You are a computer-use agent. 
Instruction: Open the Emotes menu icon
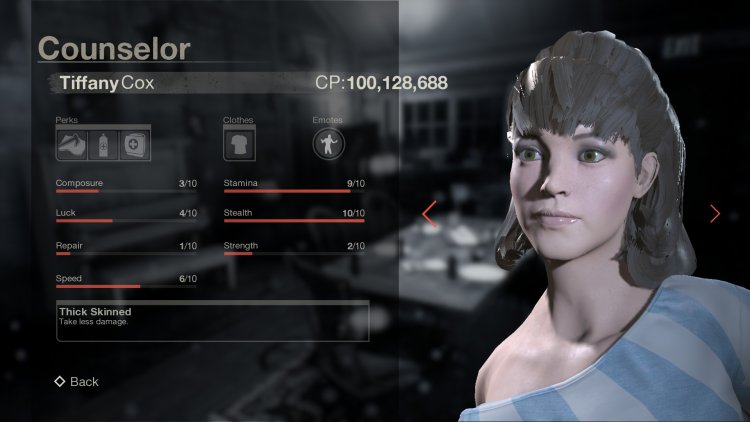click(x=328, y=144)
